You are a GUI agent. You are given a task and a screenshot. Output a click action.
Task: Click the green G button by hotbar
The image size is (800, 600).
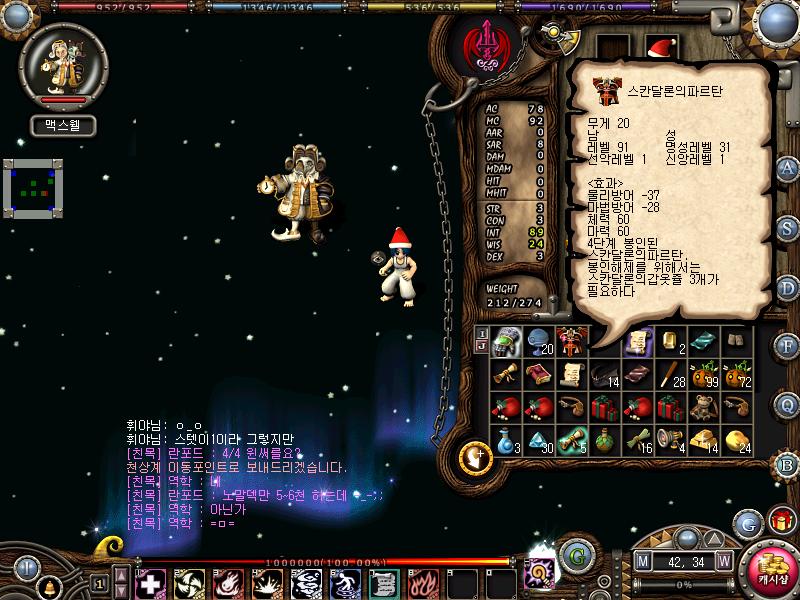[573, 555]
